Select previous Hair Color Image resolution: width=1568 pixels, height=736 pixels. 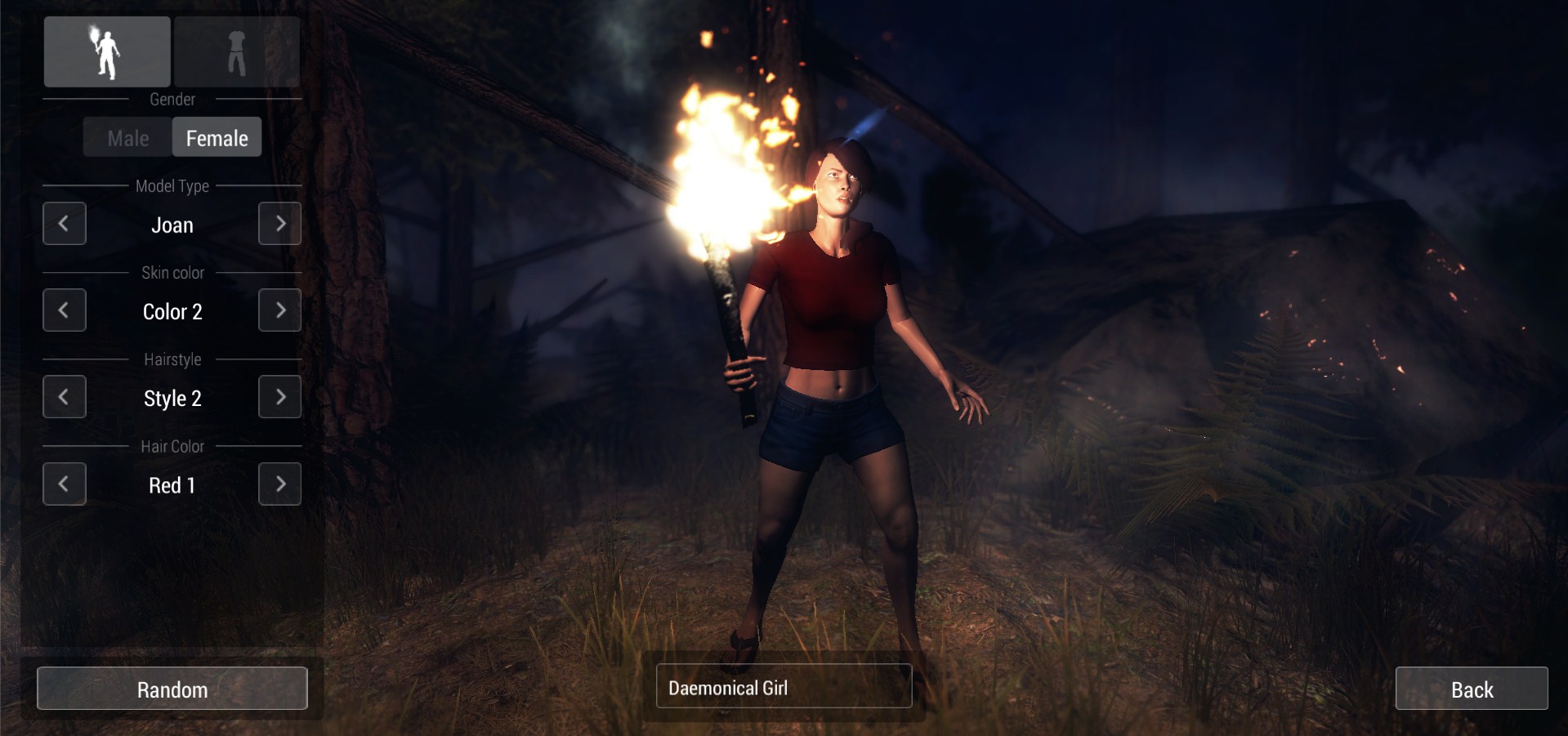pyautogui.click(x=64, y=484)
